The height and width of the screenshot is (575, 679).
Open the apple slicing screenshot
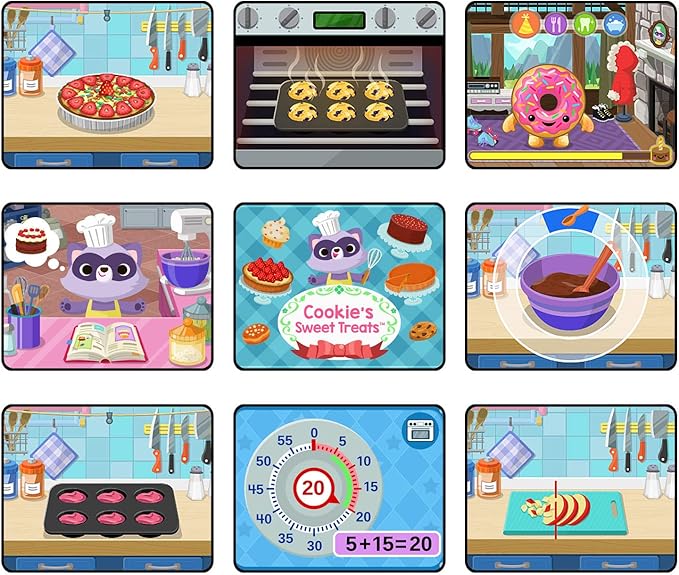coord(571,489)
